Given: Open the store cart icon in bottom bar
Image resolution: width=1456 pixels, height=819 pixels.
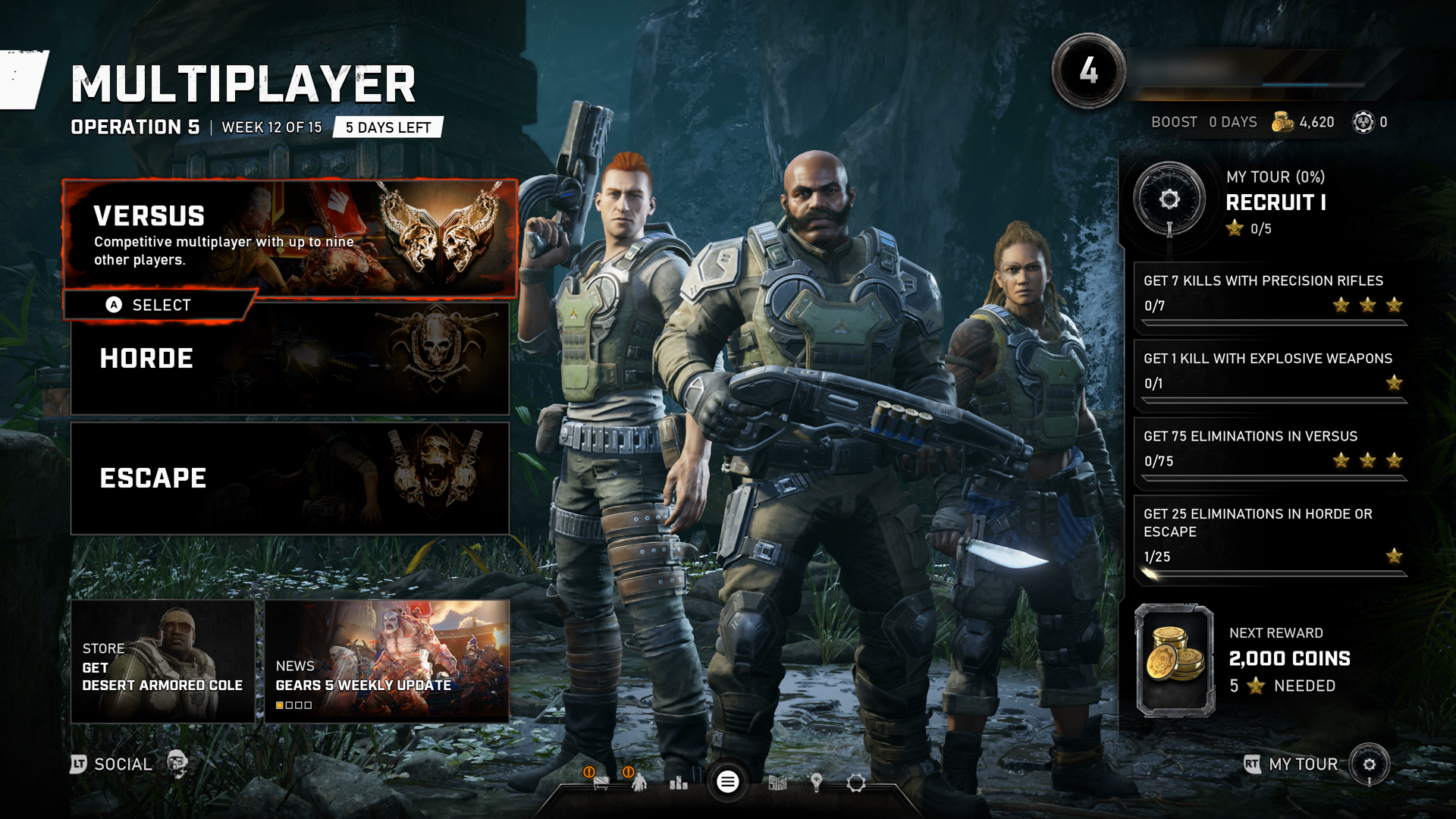Looking at the screenshot, I should pos(601,783).
